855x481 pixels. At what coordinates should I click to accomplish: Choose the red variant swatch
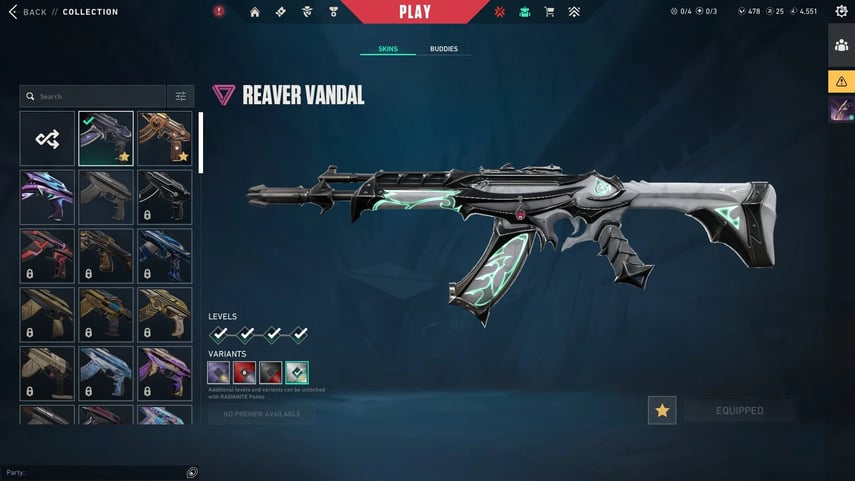pyautogui.click(x=244, y=373)
